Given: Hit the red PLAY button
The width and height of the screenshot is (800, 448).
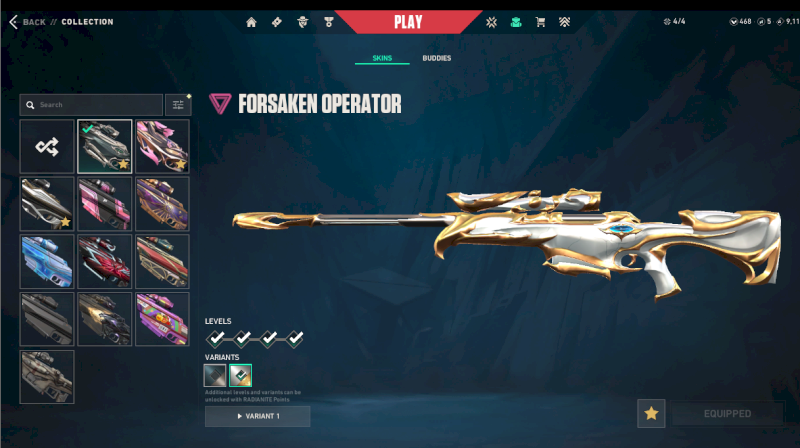Looking at the screenshot, I should click(x=408, y=22).
